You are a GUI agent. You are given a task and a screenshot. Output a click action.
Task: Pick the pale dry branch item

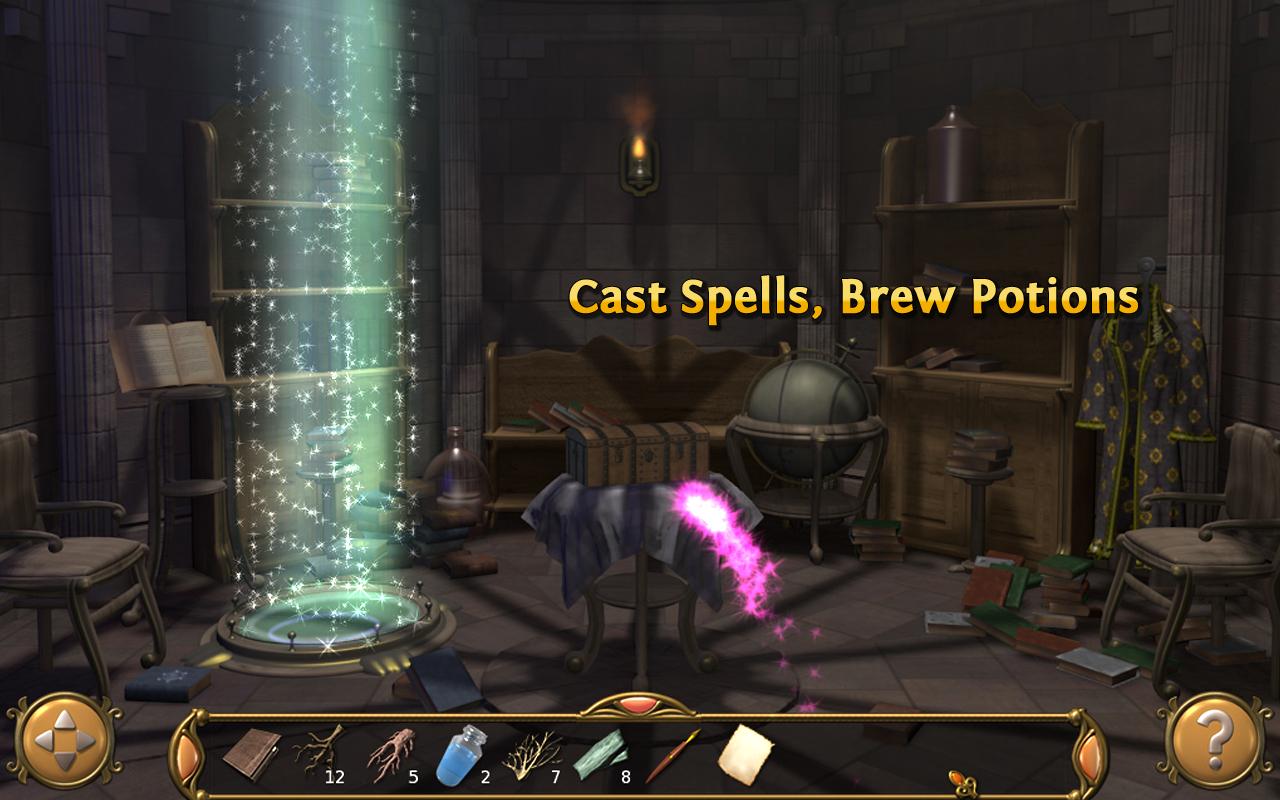[531, 753]
